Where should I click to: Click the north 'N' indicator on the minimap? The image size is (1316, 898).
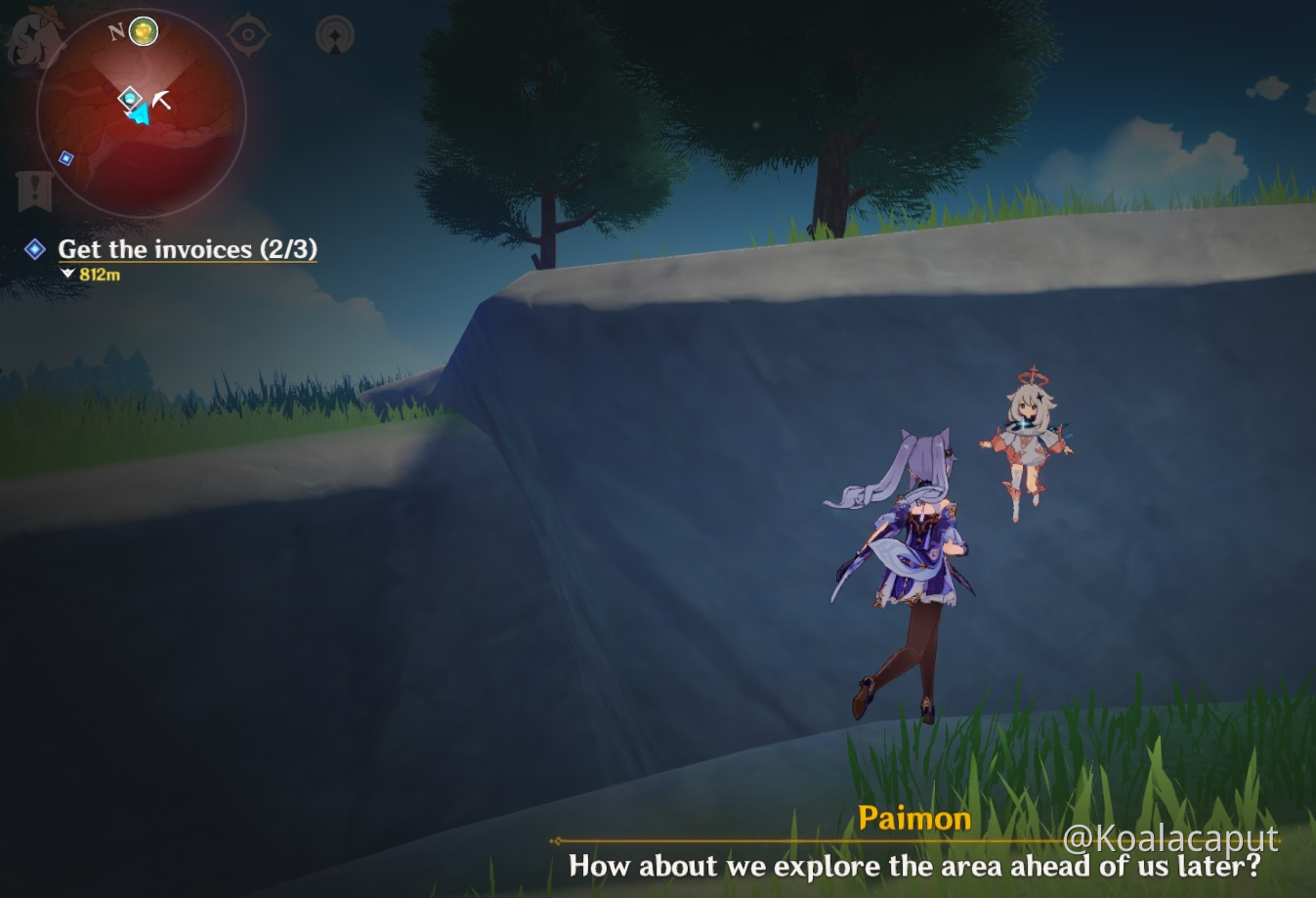tap(117, 30)
